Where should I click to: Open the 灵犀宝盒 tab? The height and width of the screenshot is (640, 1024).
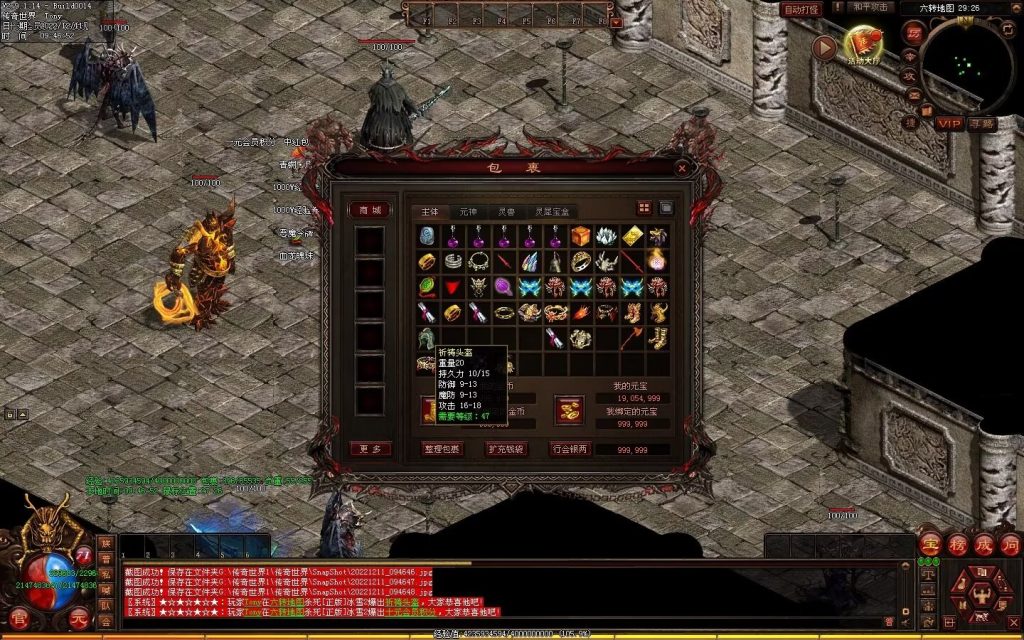(x=551, y=212)
